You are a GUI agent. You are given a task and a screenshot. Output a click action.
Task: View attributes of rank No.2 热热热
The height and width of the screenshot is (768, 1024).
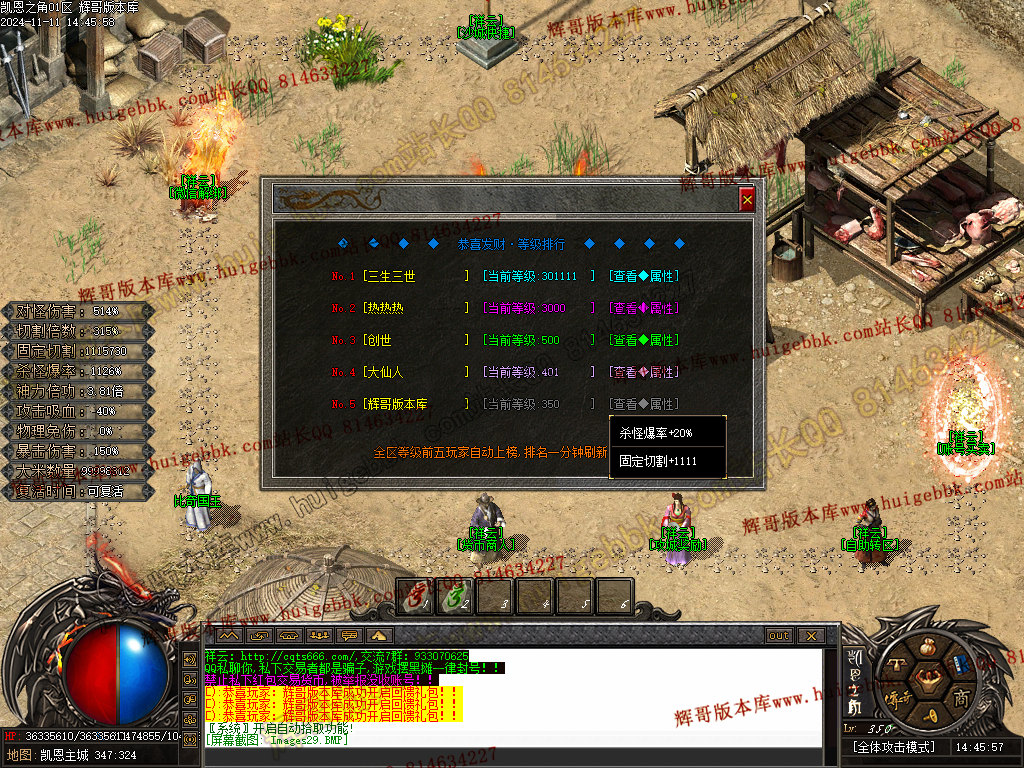(644, 308)
